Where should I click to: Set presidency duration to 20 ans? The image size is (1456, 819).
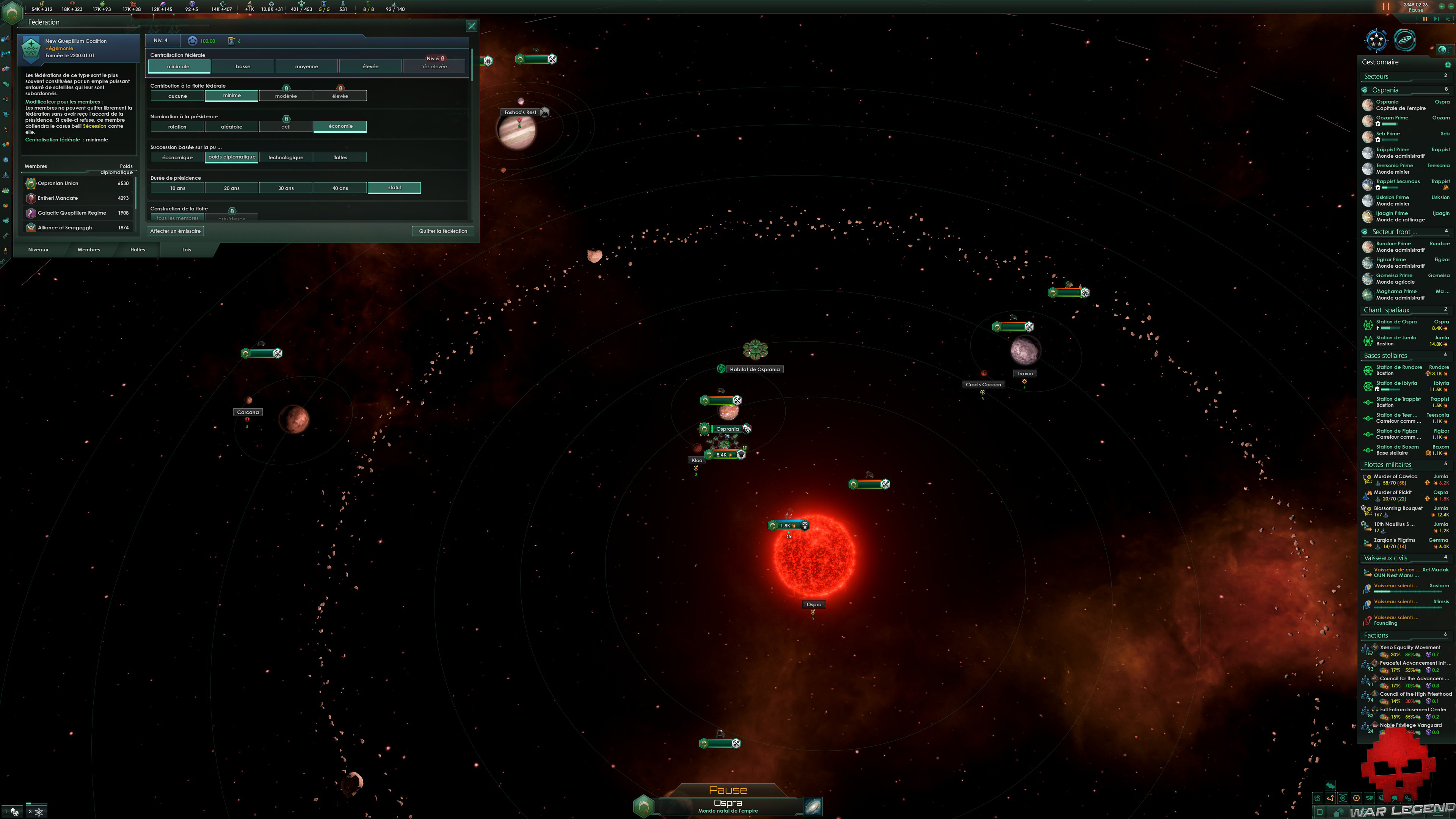(x=231, y=188)
